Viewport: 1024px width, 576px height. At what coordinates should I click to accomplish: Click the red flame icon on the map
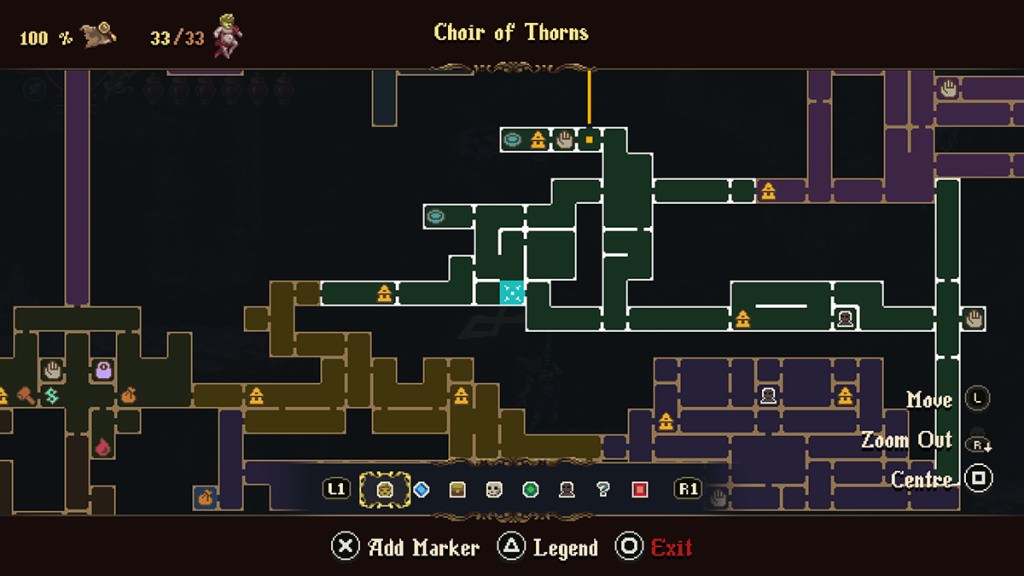(103, 446)
